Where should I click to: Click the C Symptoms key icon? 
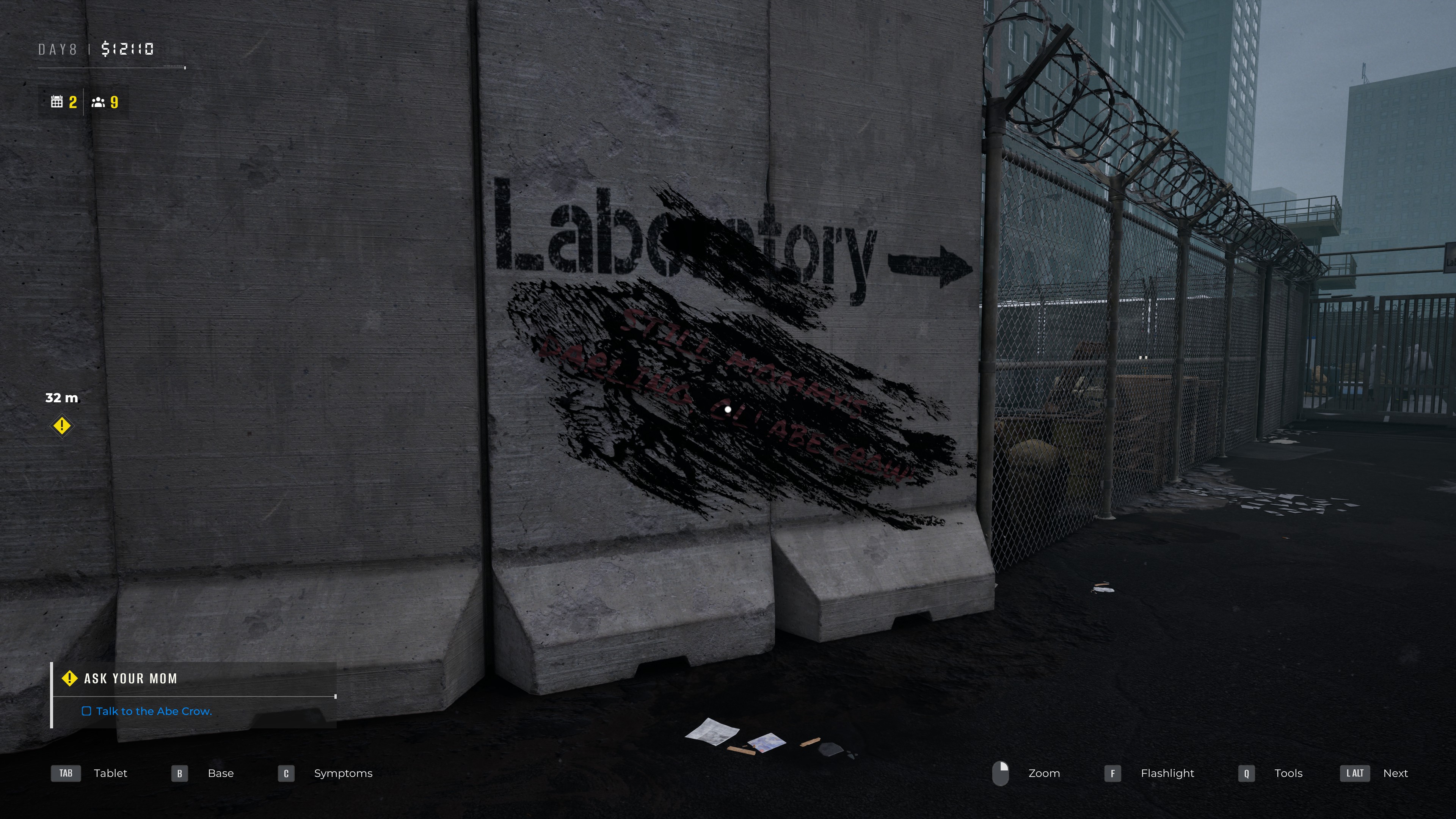[x=286, y=773]
